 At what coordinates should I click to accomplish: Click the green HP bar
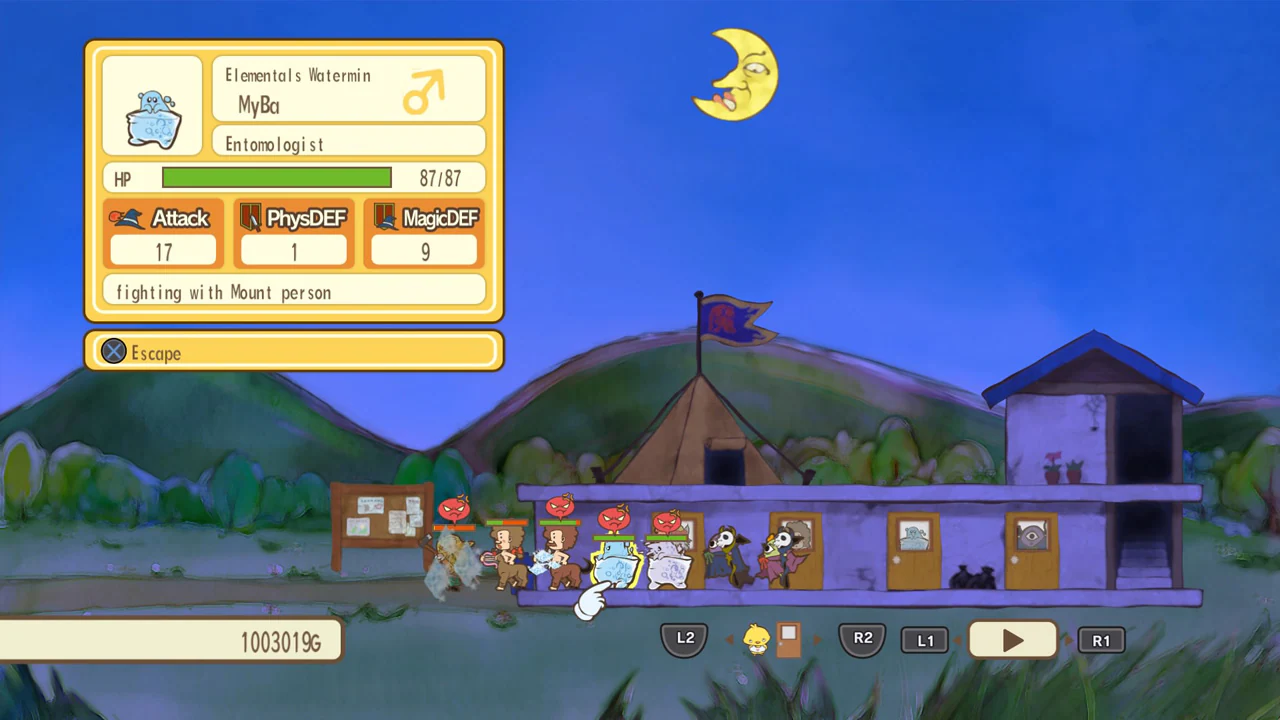276,178
